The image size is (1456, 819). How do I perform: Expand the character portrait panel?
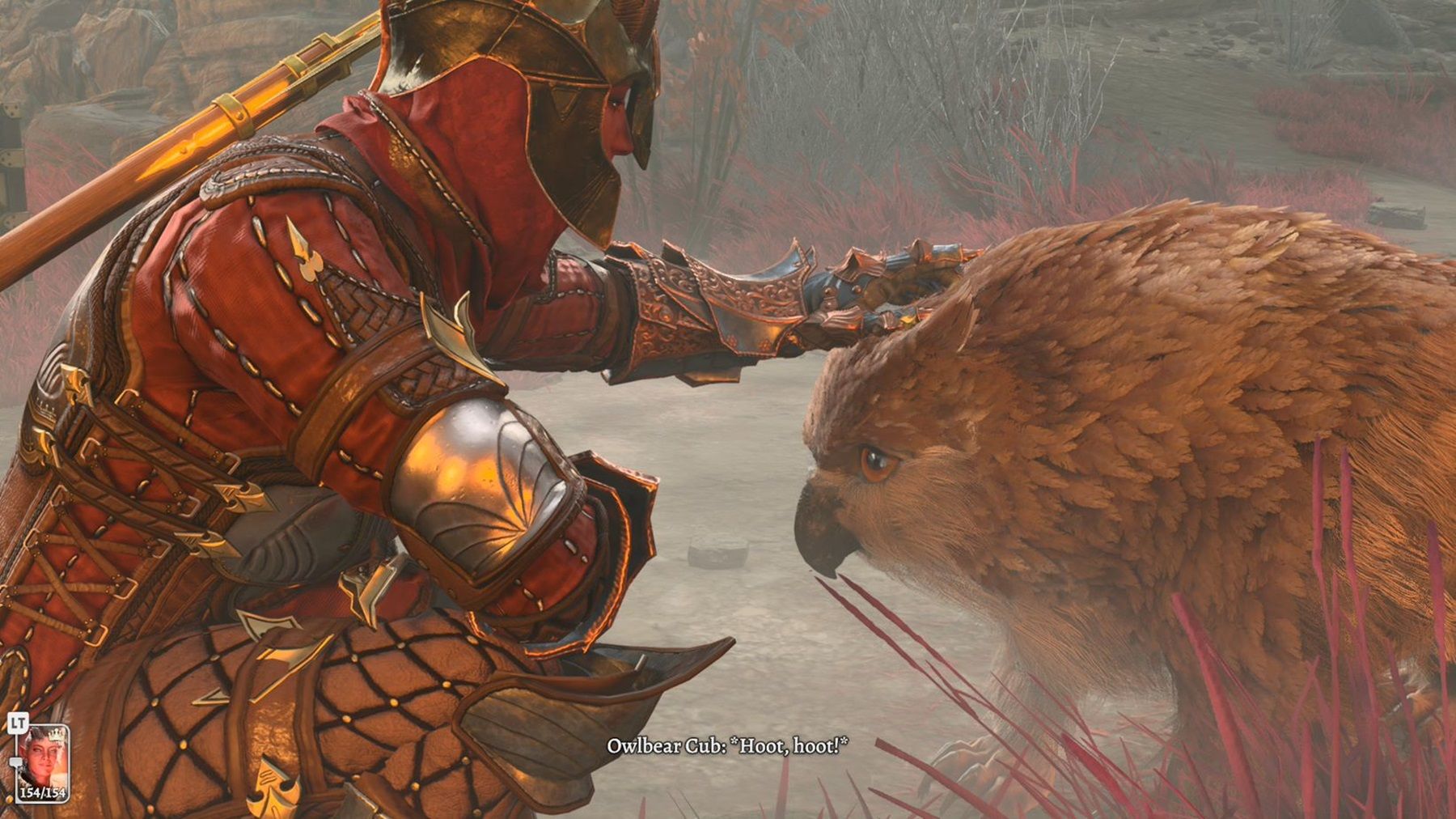(x=44, y=757)
